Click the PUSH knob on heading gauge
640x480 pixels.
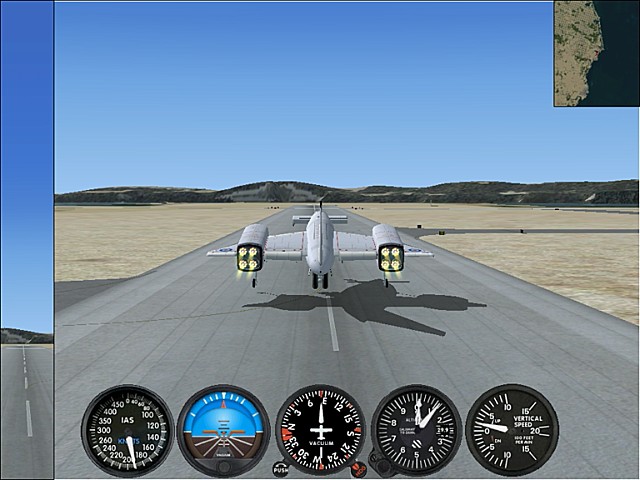pos(280,468)
